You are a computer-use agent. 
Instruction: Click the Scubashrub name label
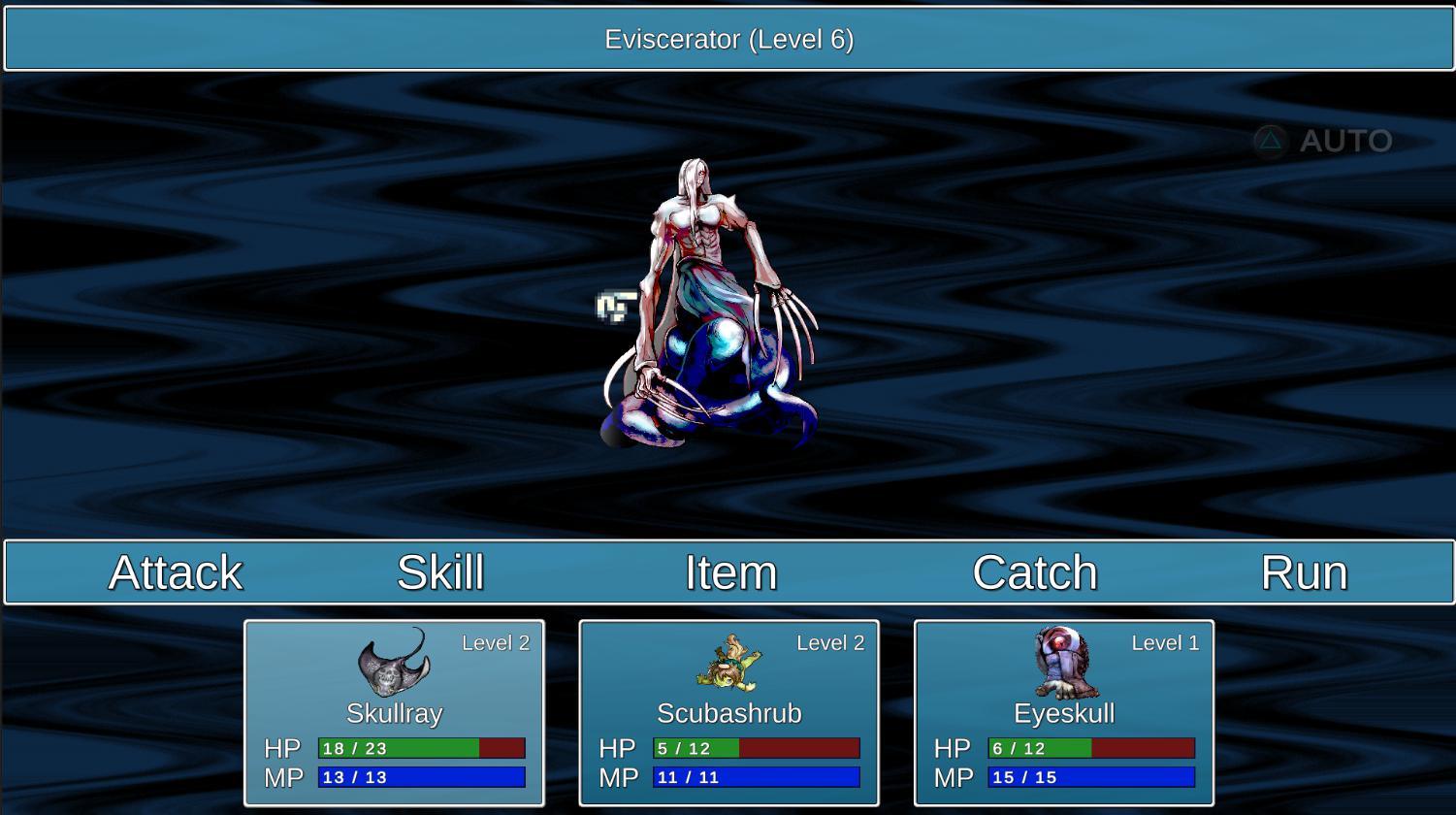tap(729, 713)
